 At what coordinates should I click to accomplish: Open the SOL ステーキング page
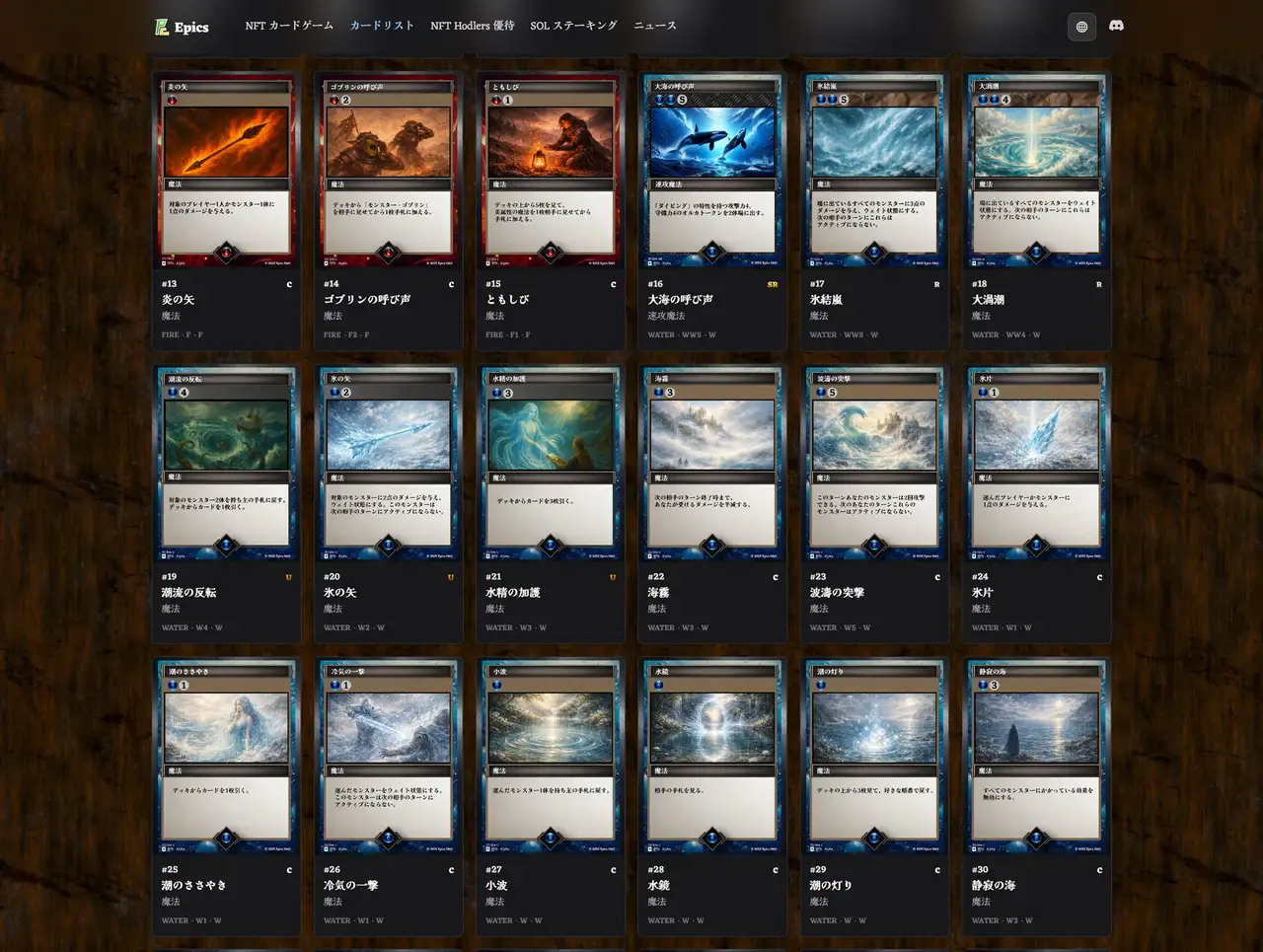coord(574,27)
